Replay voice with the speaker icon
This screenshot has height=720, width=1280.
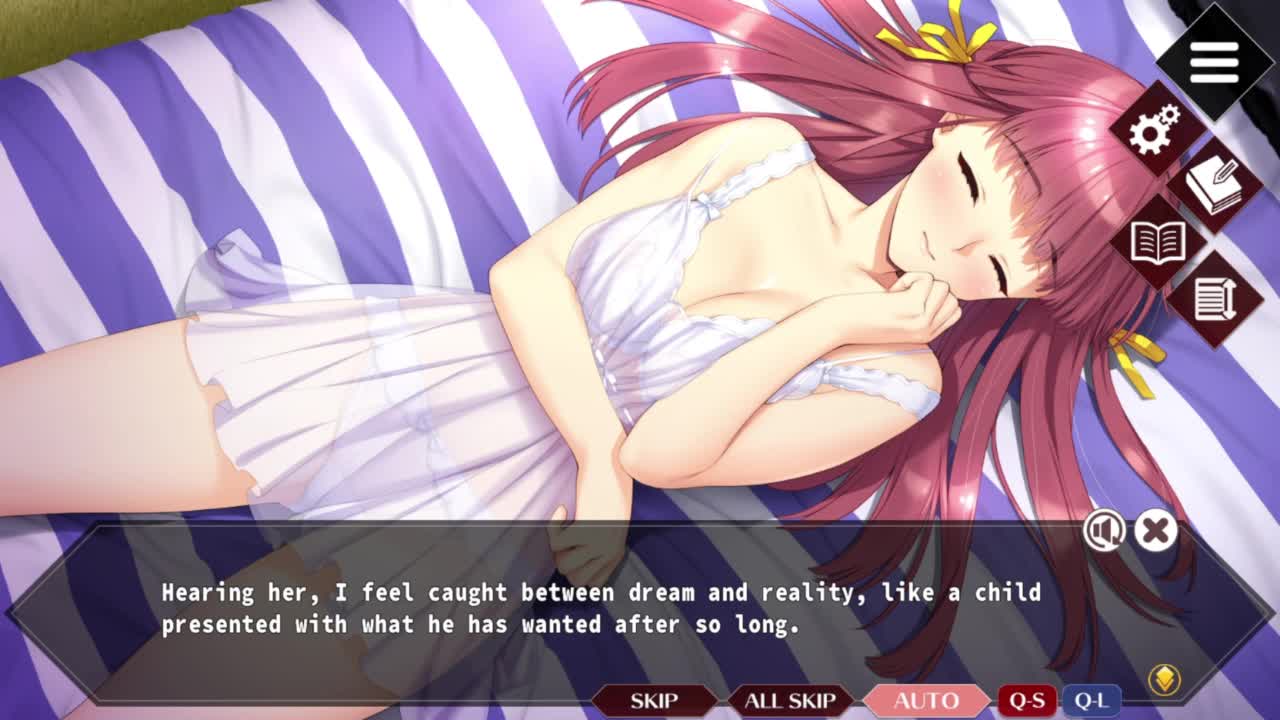(1104, 531)
